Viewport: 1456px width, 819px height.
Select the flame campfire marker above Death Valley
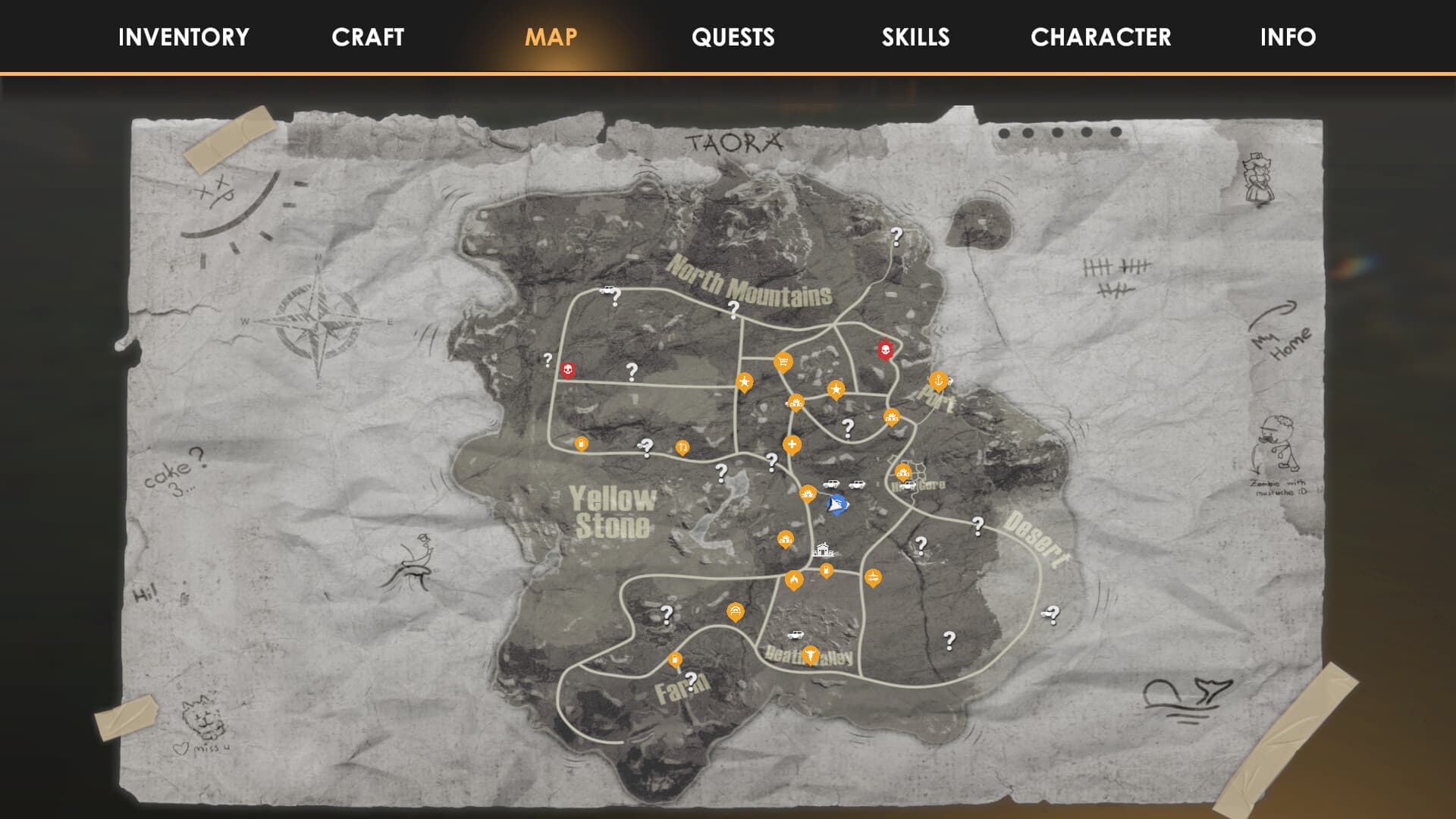[794, 579]
